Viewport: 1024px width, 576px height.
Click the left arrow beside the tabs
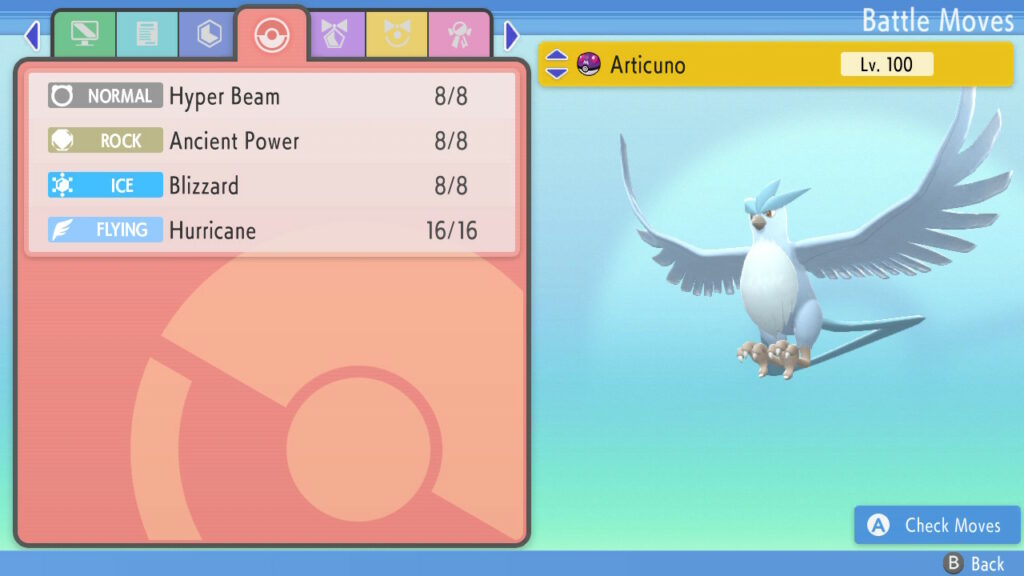[32, 36]
